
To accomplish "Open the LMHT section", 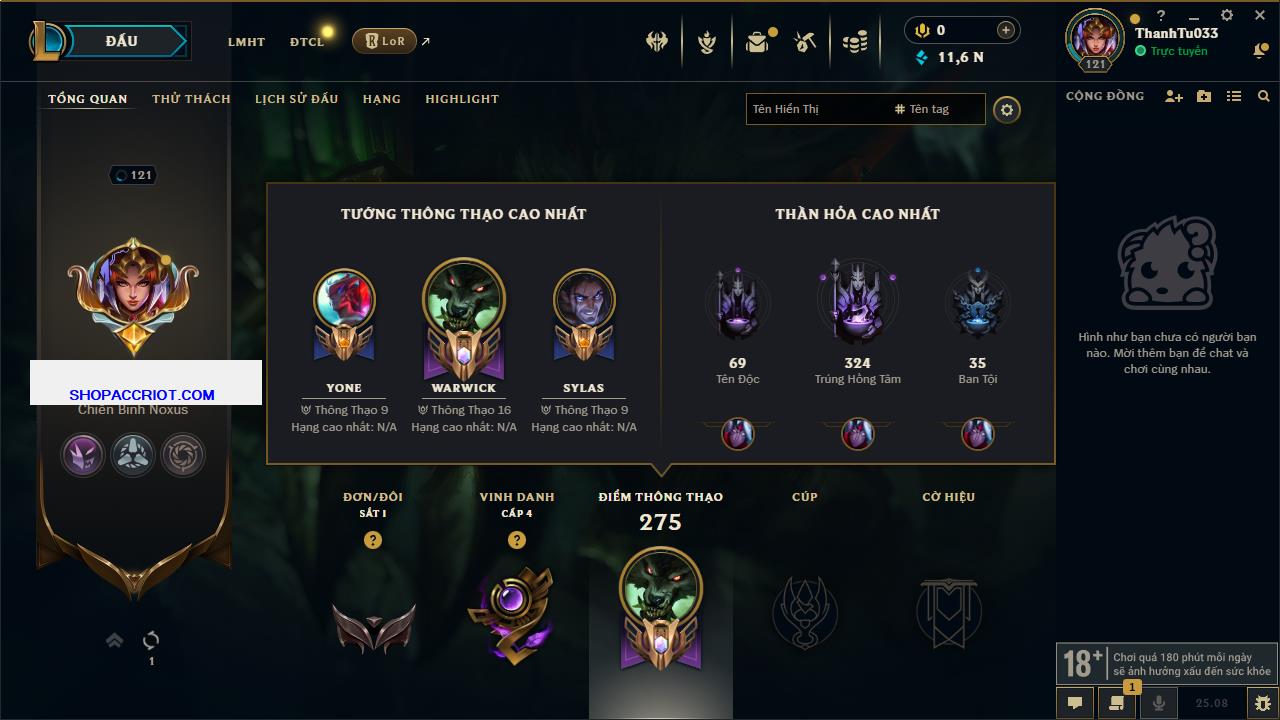I will pos(246,42).
